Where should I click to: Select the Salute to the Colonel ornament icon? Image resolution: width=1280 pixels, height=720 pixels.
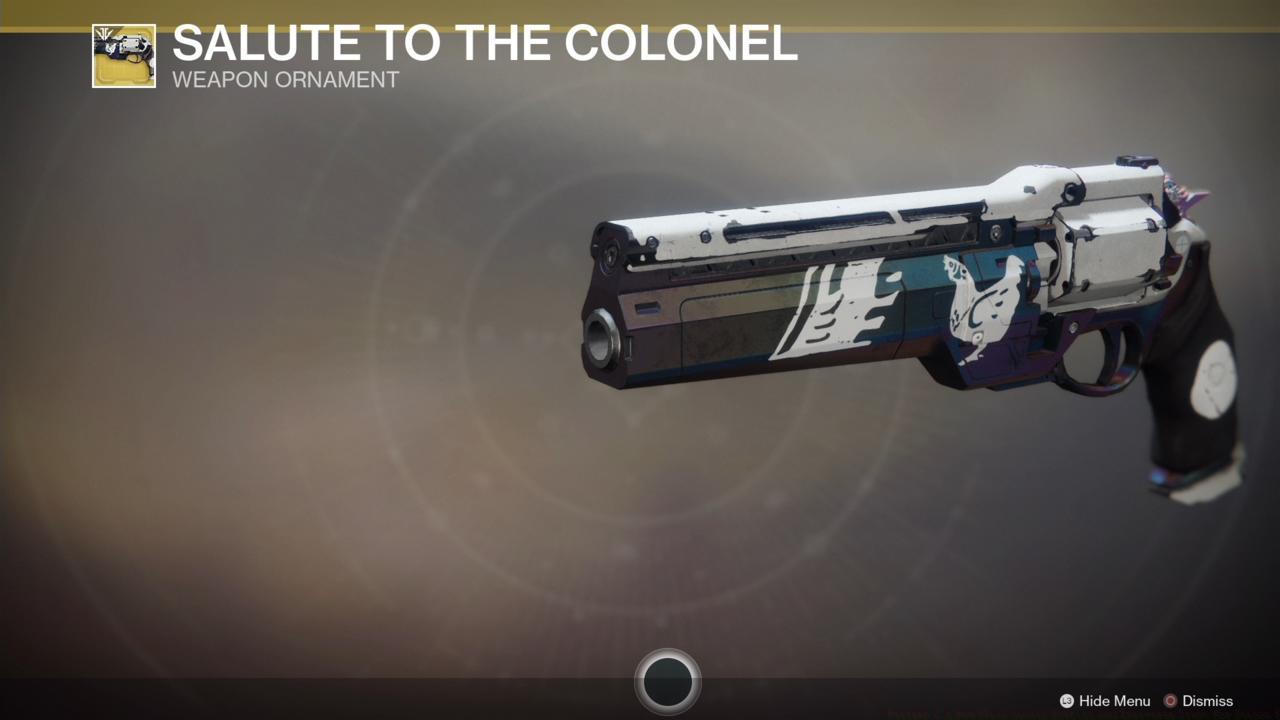tap(124, 56)
